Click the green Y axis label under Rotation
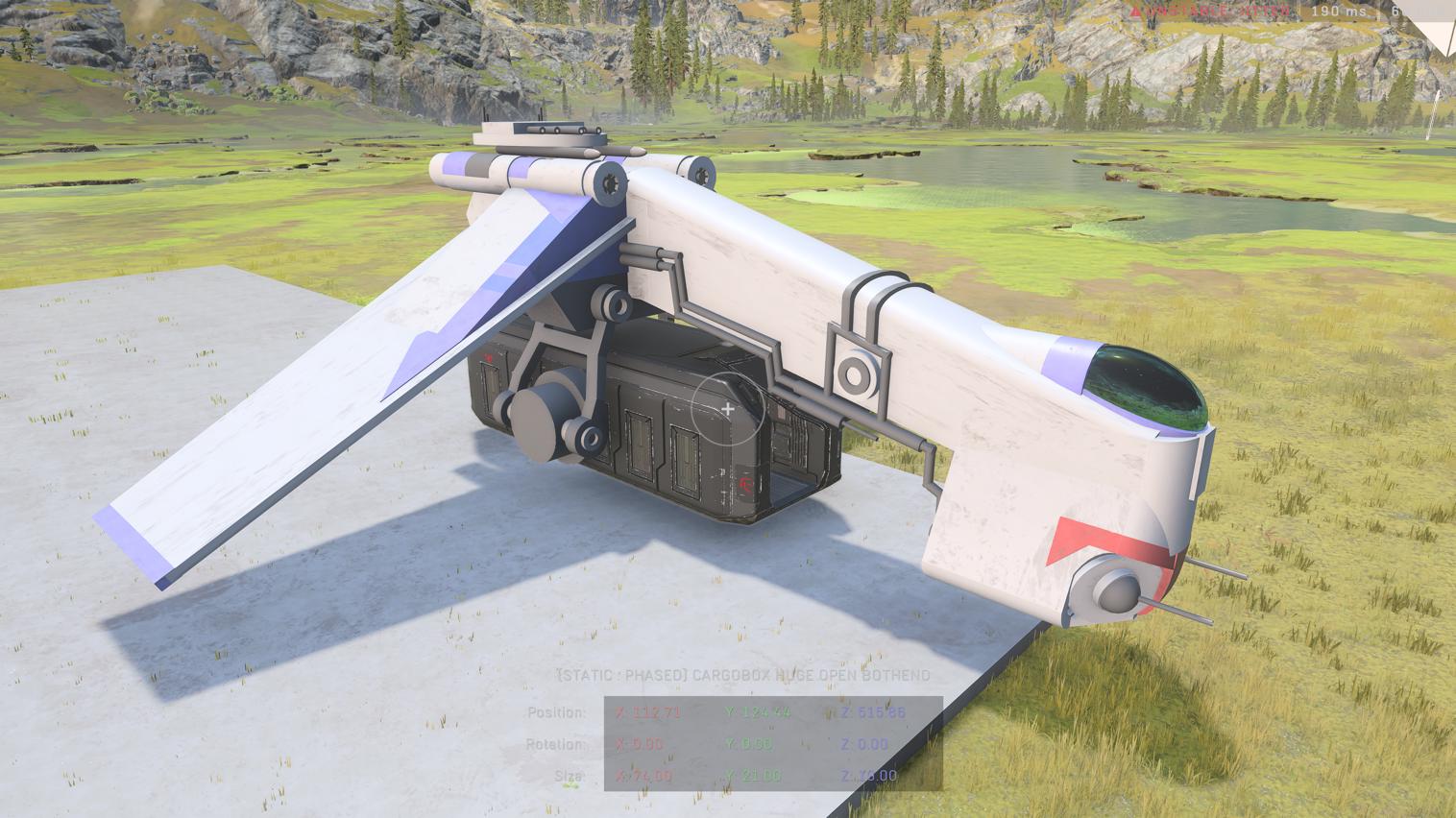1456x818 pixels. click(731, 744)
